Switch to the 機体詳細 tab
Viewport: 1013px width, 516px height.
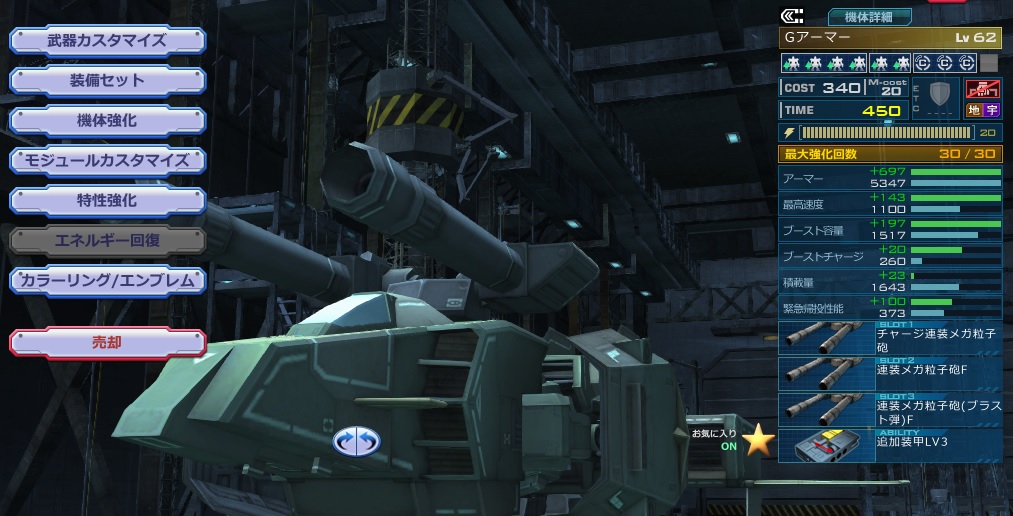(869, 16)
